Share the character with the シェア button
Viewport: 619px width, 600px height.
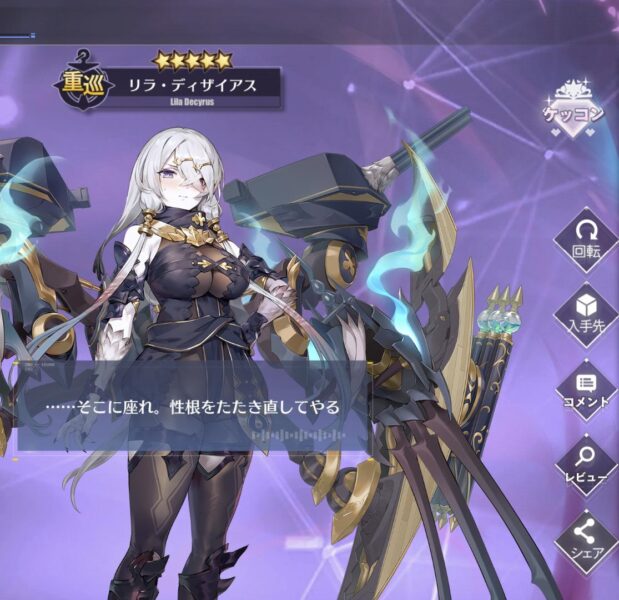click(585, 538)
